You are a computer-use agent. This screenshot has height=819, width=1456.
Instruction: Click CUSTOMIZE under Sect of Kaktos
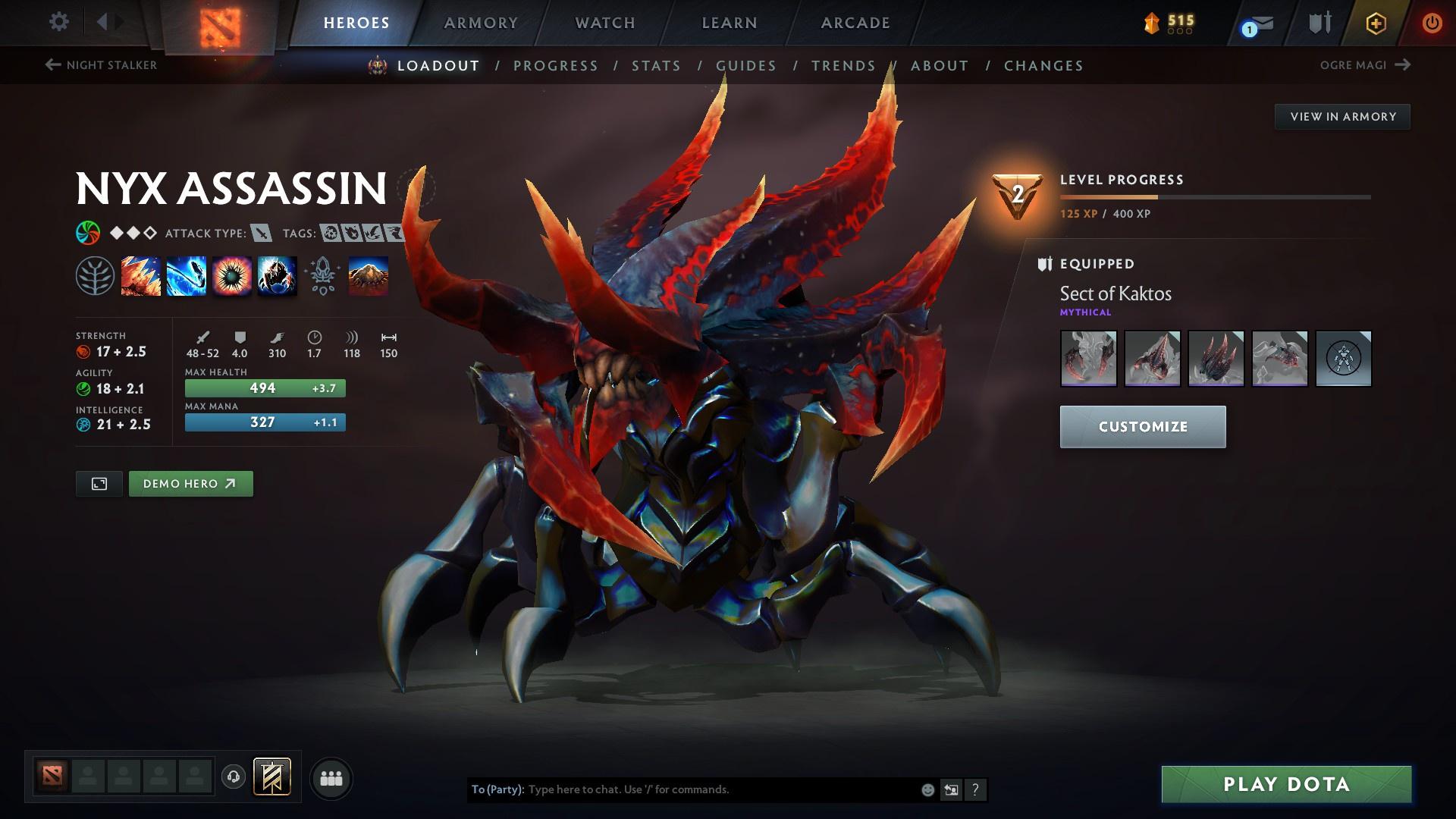(1142, 426)
